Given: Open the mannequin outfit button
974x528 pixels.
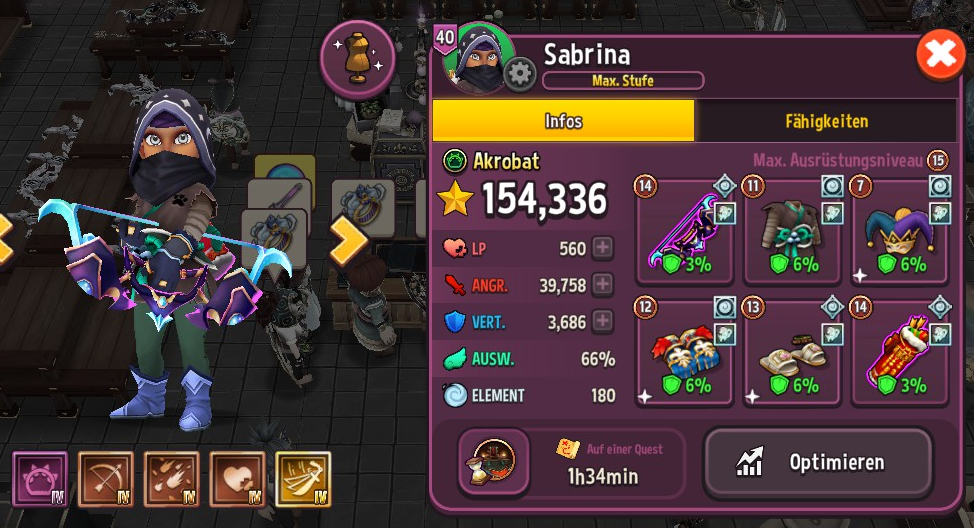Looking at the screenshot, I should [x=357, y=58].
